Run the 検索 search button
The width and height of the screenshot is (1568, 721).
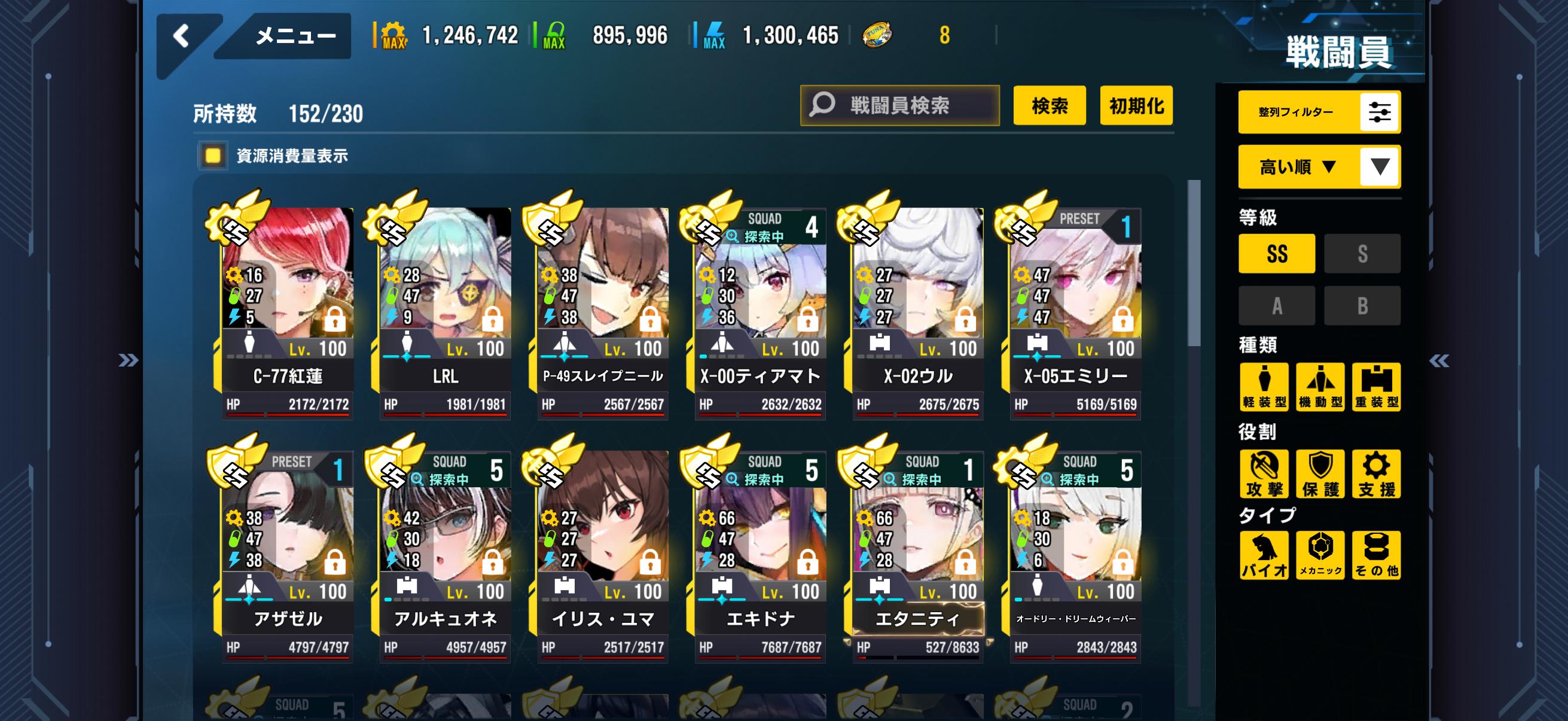click(x=1050, y=105)
